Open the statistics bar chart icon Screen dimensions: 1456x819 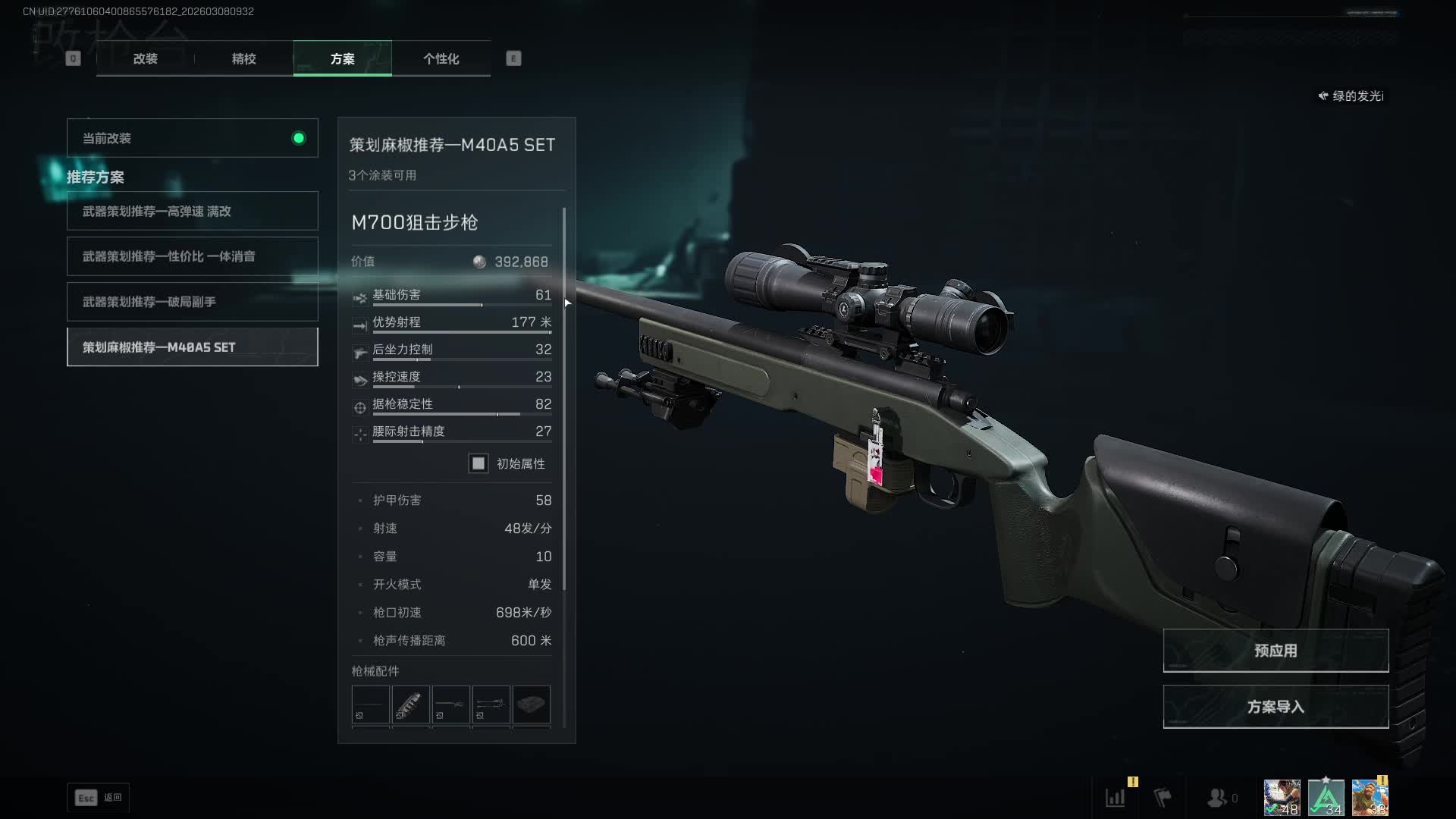pos(1116,798)
